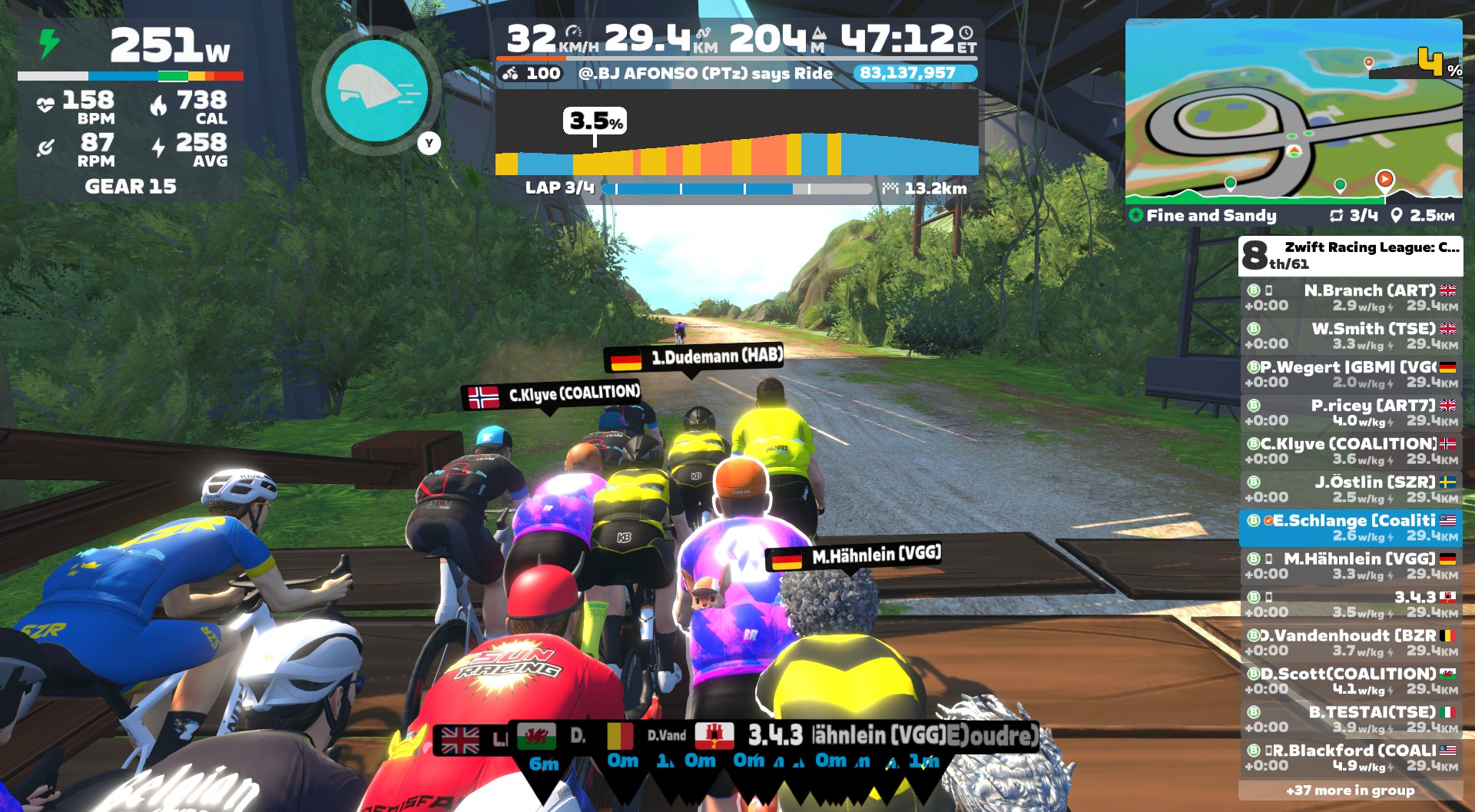The height and width of the screenshot is (812, 1475).
Task: Select R.Blackford rider row
Action: pyautogui.click(x=1351, y=758)
